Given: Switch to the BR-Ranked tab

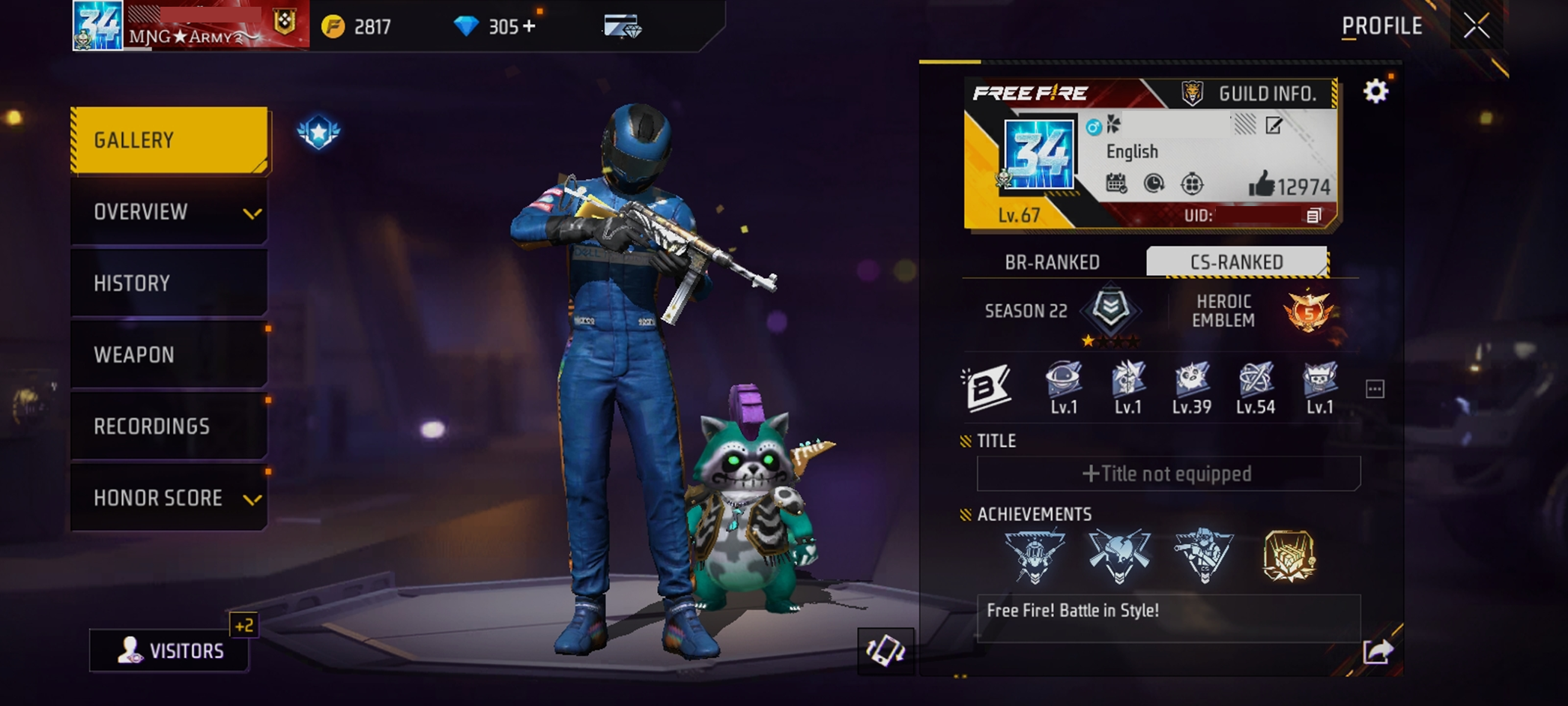Looking at the screenshot, I should point(1052,262).
